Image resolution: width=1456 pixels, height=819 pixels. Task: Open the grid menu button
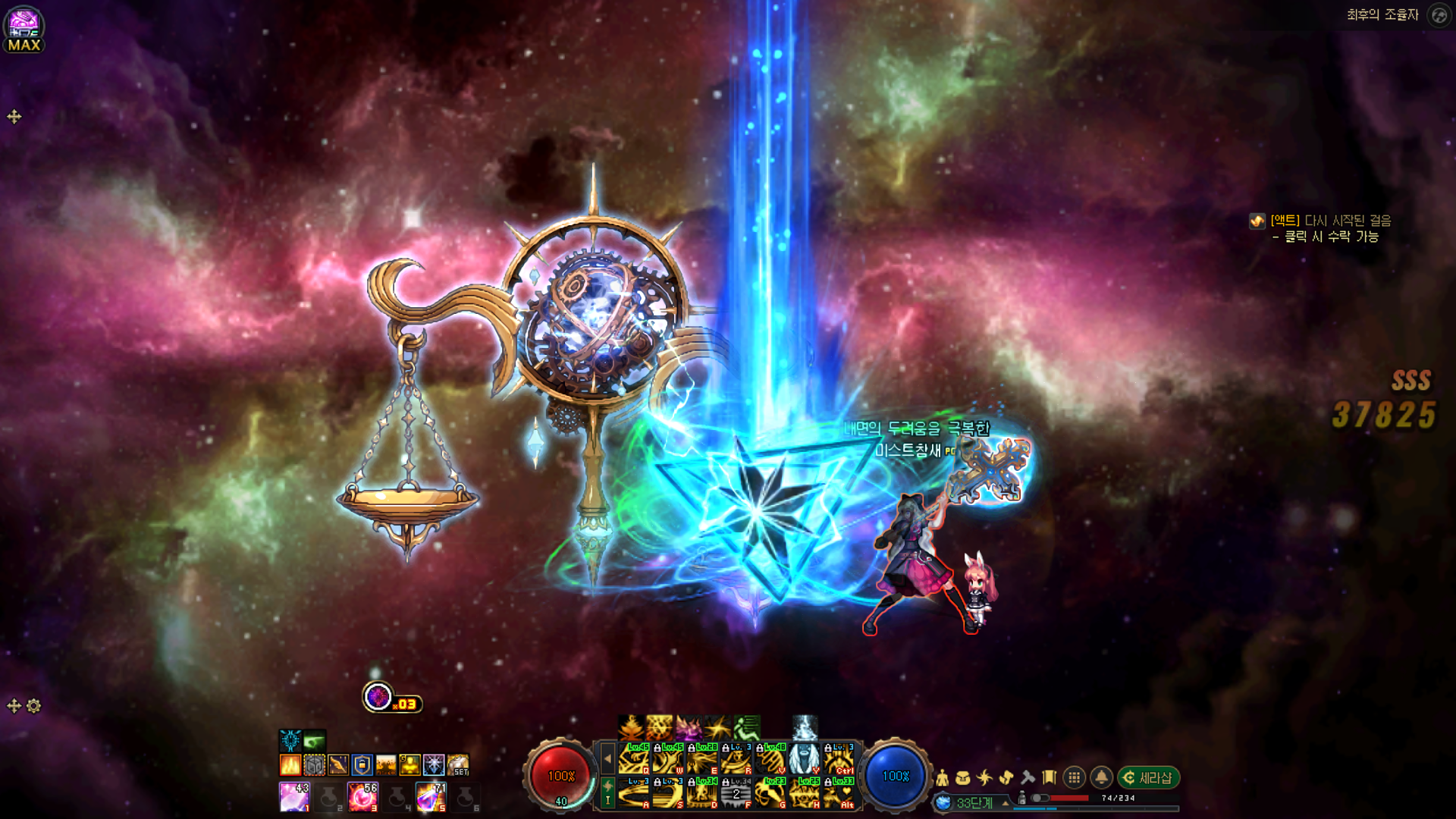click(x=1074, y=778)
